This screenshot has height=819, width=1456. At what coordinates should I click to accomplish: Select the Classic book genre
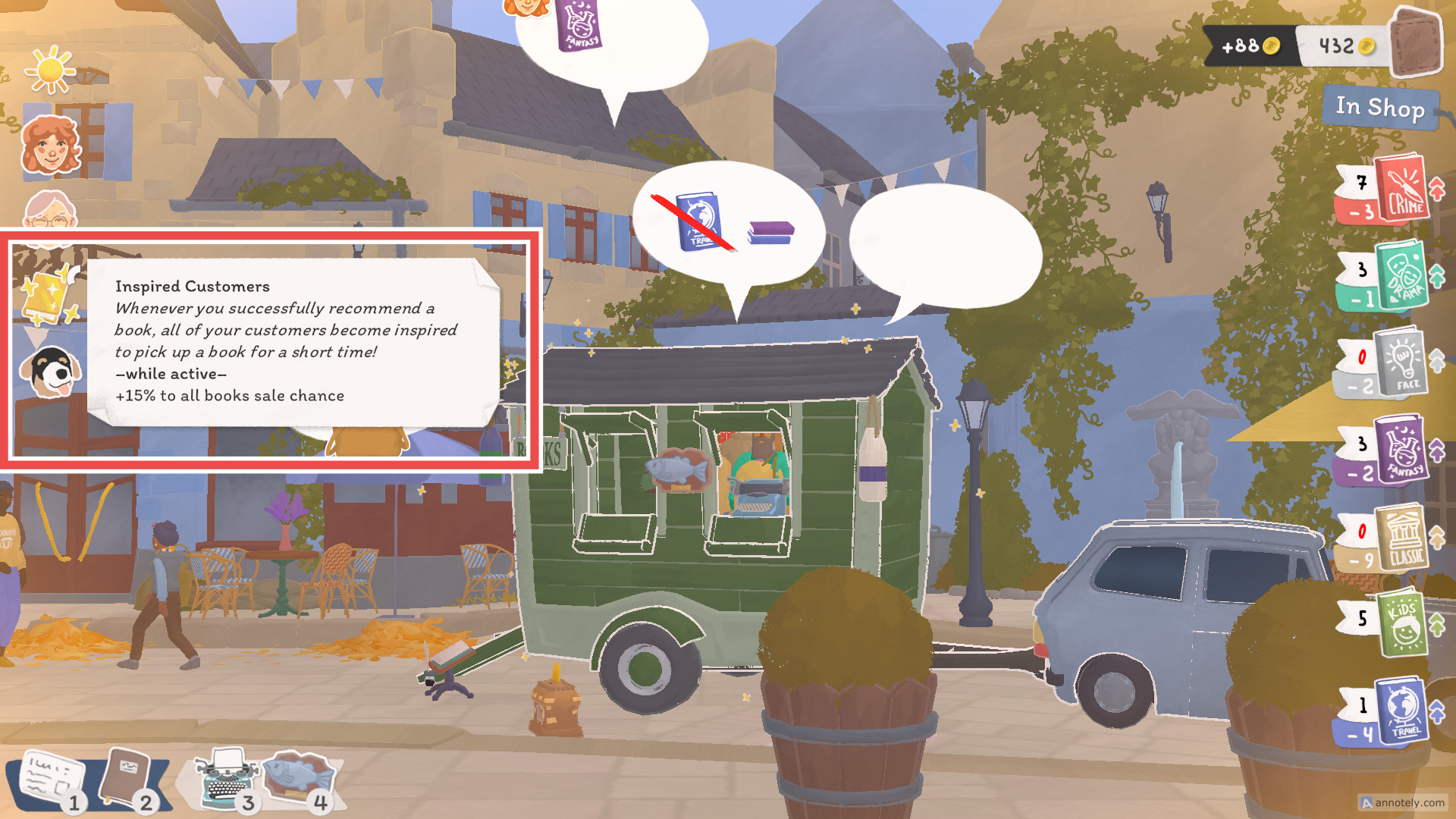(x=1402, y=538)
